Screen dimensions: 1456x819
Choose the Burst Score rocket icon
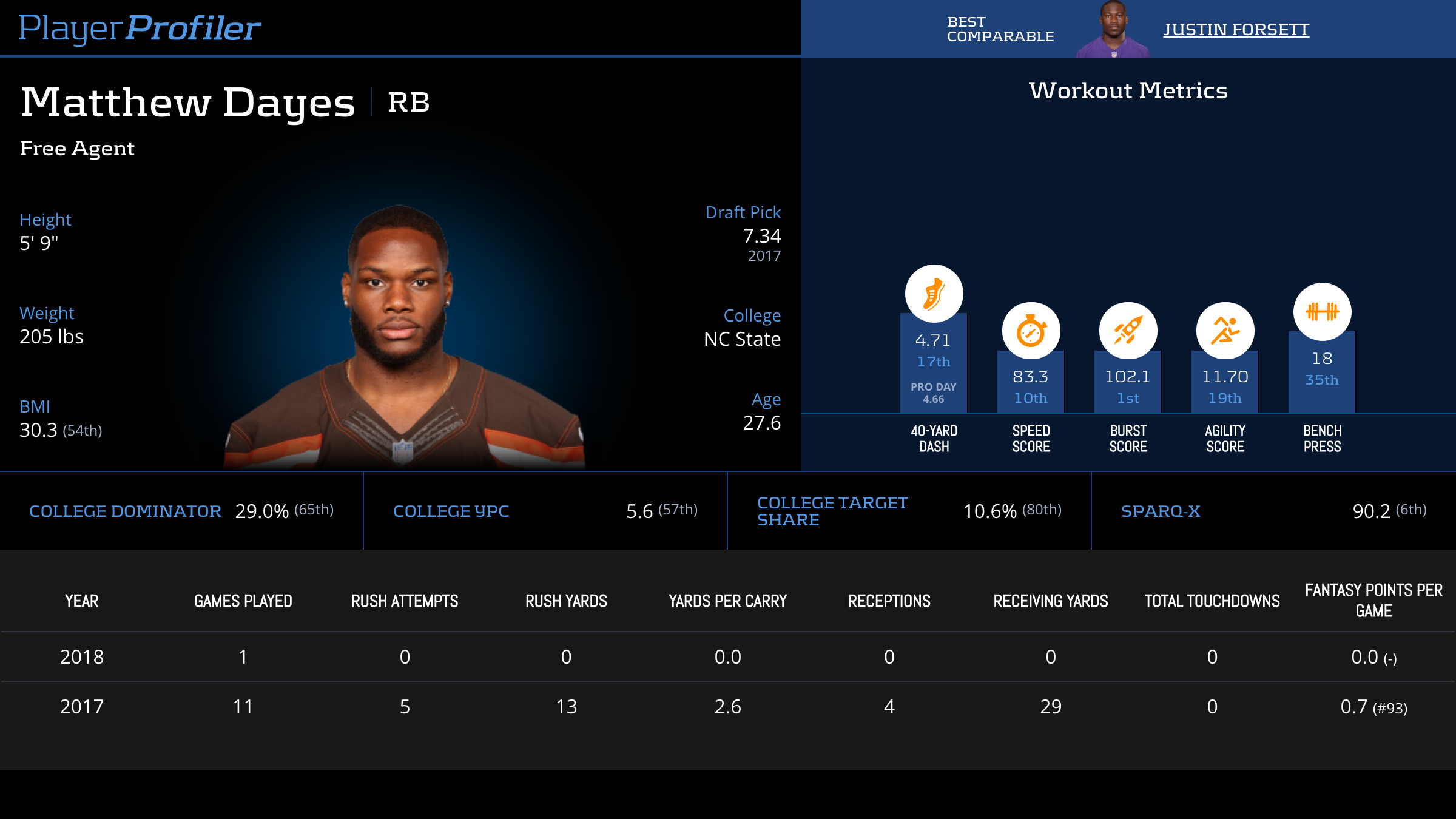1128,331
